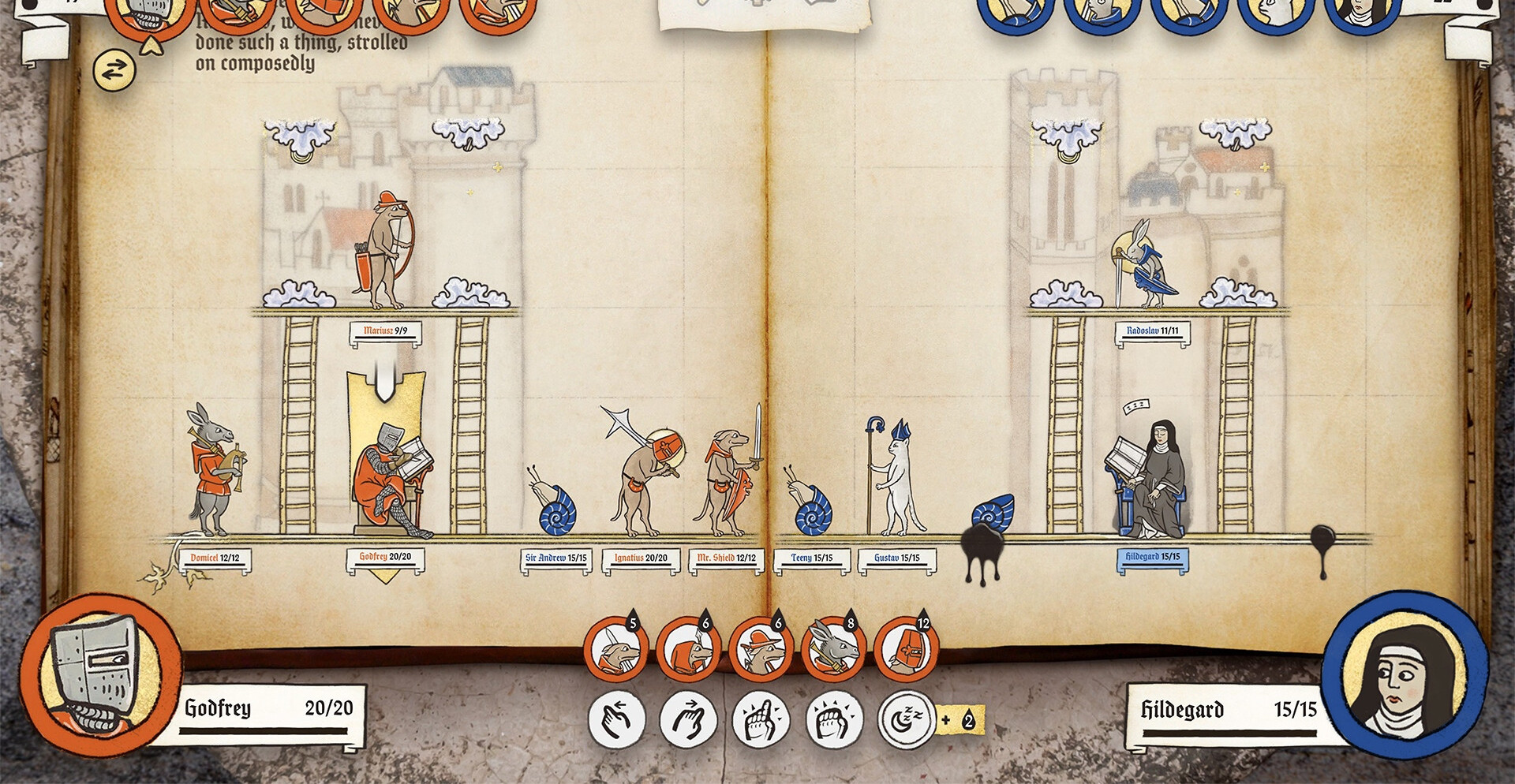The height and width of the screenshot is (784, 1515).
Task: Use the clenched fist attack action
Action: [x=834, y=719]
